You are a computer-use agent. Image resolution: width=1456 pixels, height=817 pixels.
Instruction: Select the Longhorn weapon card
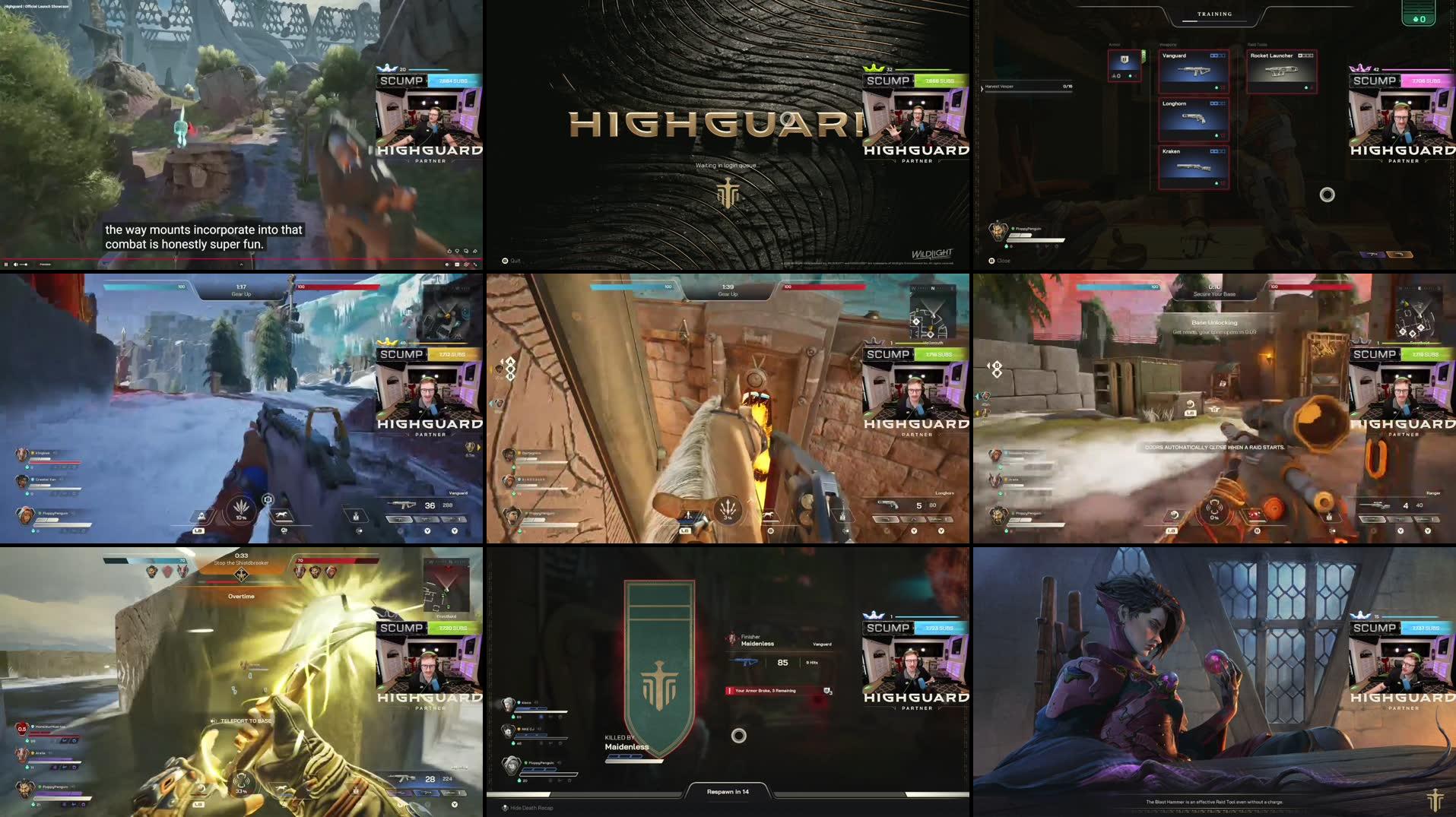tap(1193, 119)
